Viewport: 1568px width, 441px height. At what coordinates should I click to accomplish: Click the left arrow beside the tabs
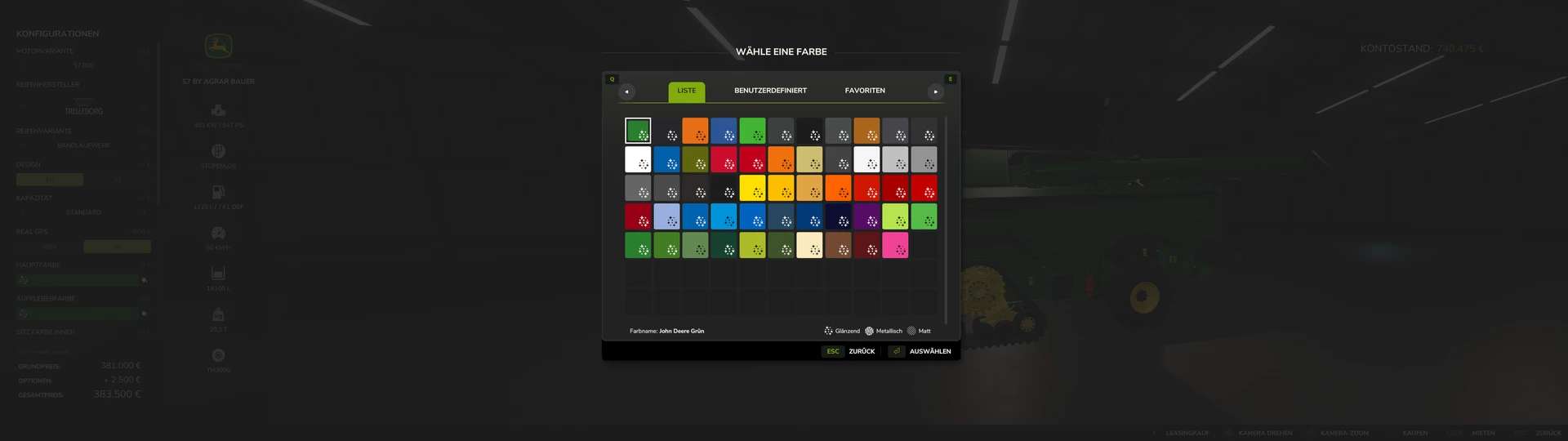click(x=626, y=91)
